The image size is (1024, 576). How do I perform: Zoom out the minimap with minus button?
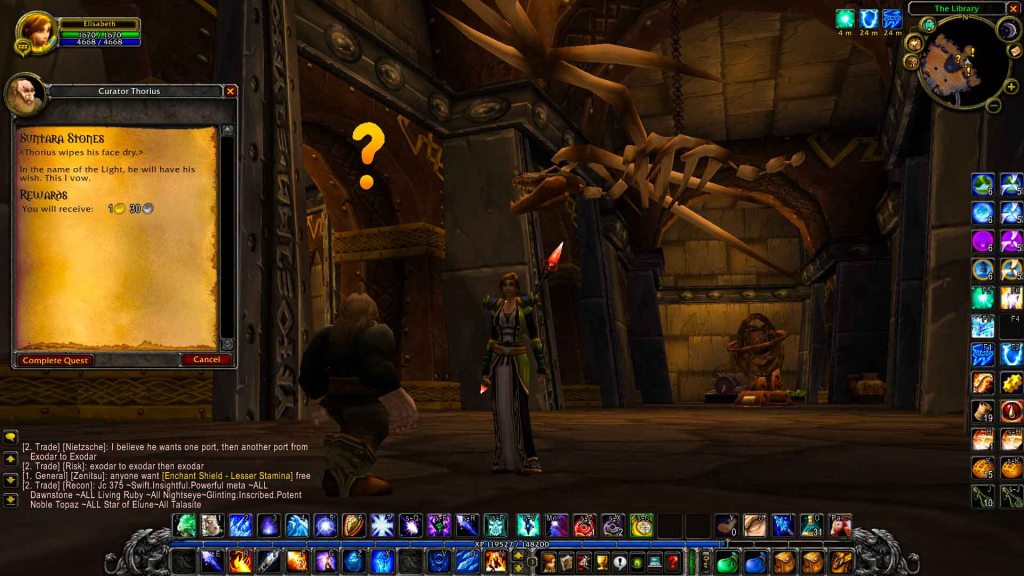(993, 104)
